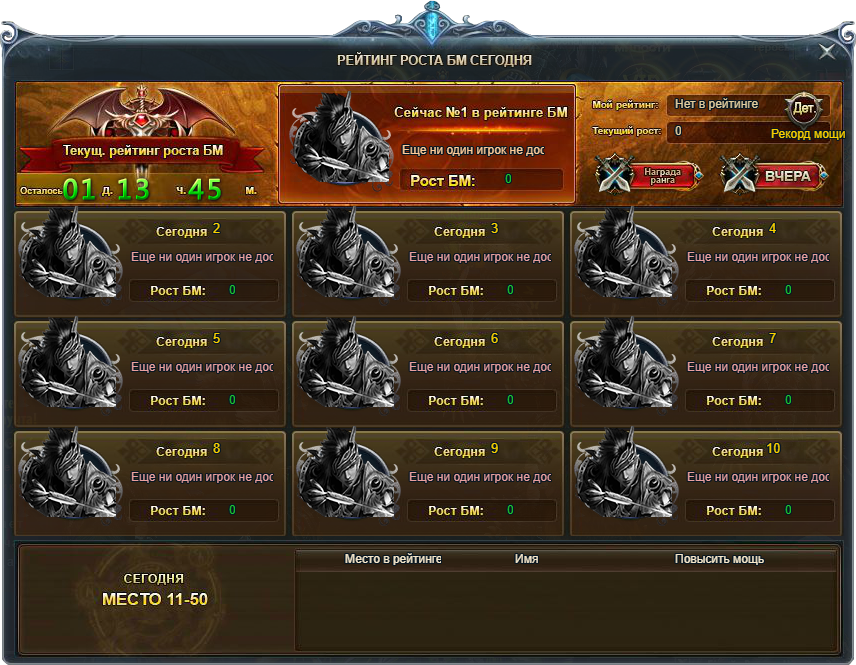Click the Рекорд мощи link
This screenshot has height=665, width=856.
pos(807,134)
